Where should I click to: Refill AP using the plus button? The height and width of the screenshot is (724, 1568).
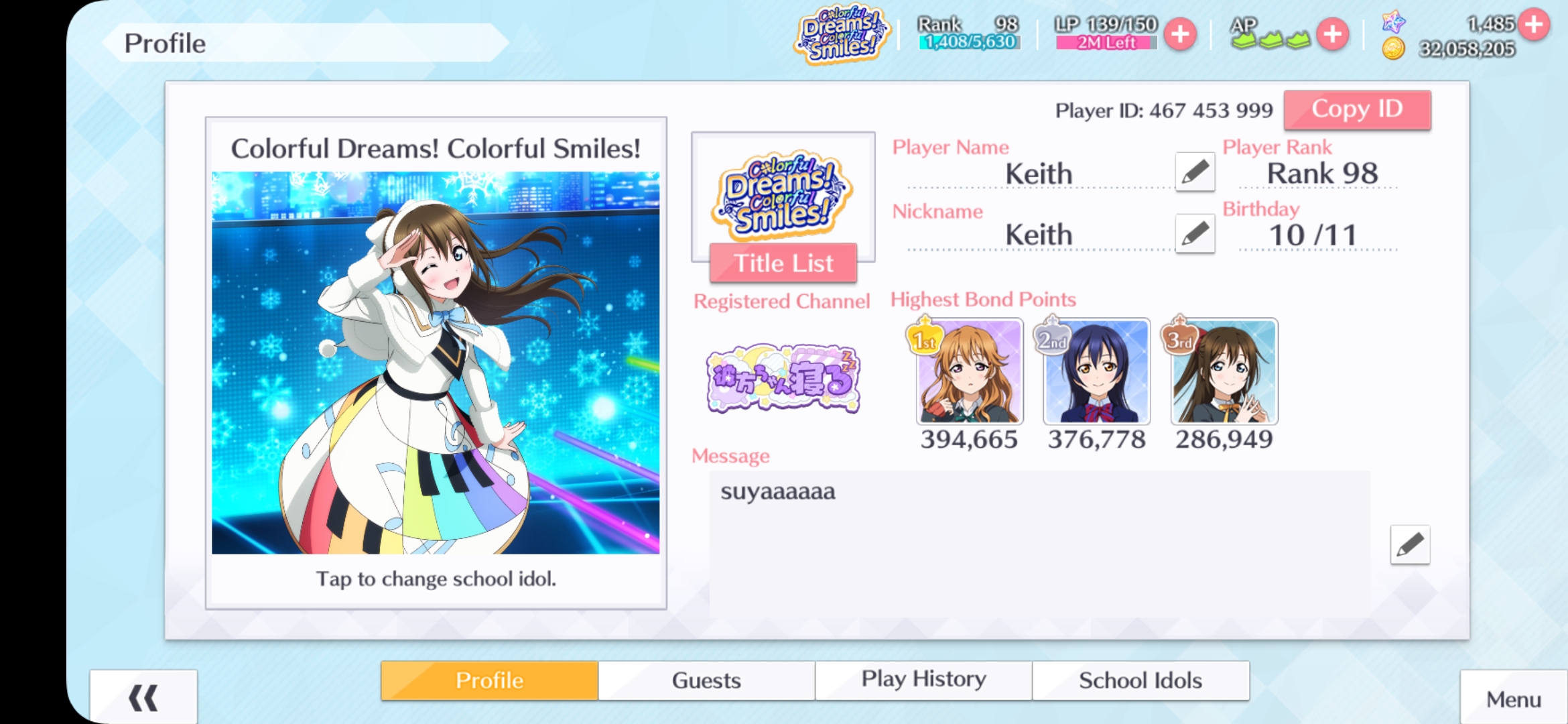1332,34
